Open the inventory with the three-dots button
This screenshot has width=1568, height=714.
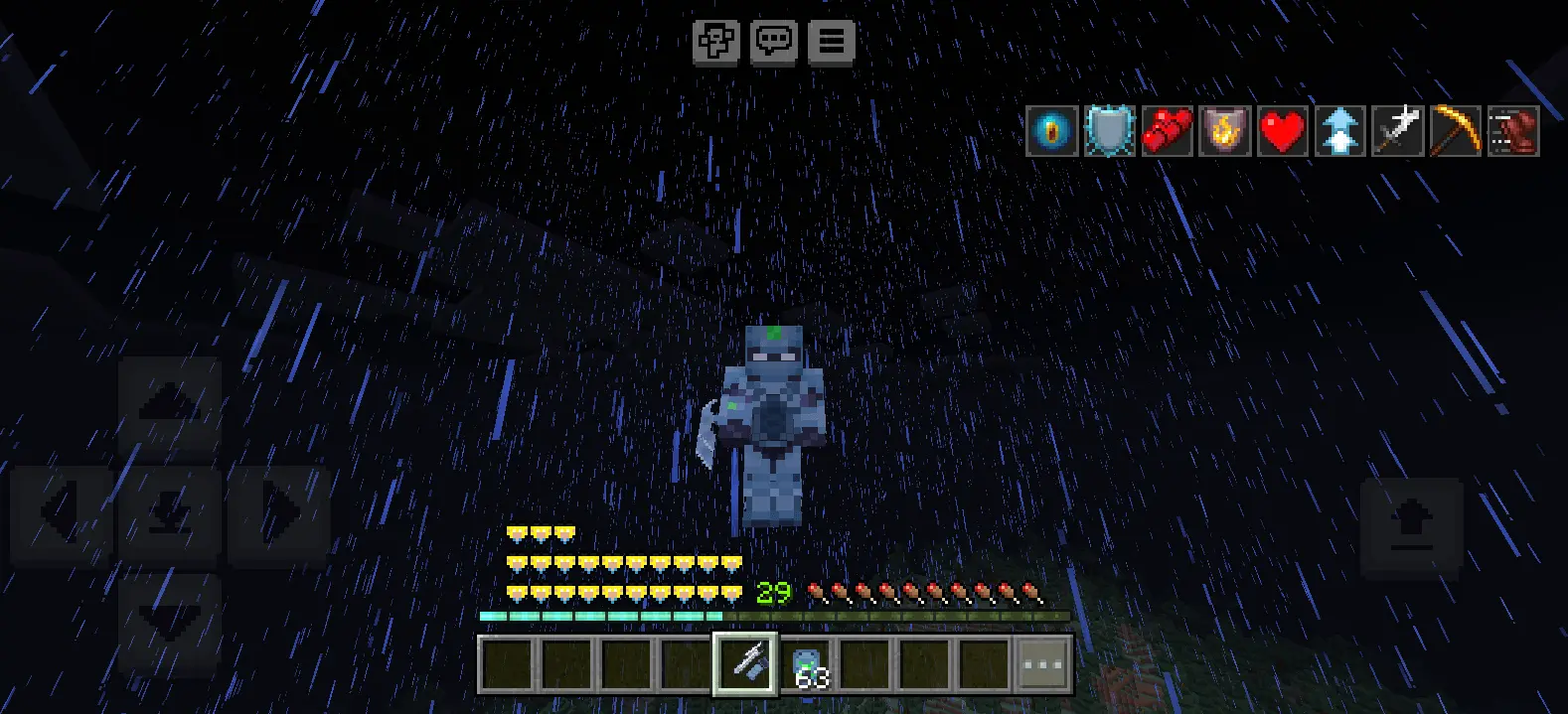pyautogui.click(x=1042, y=663)
